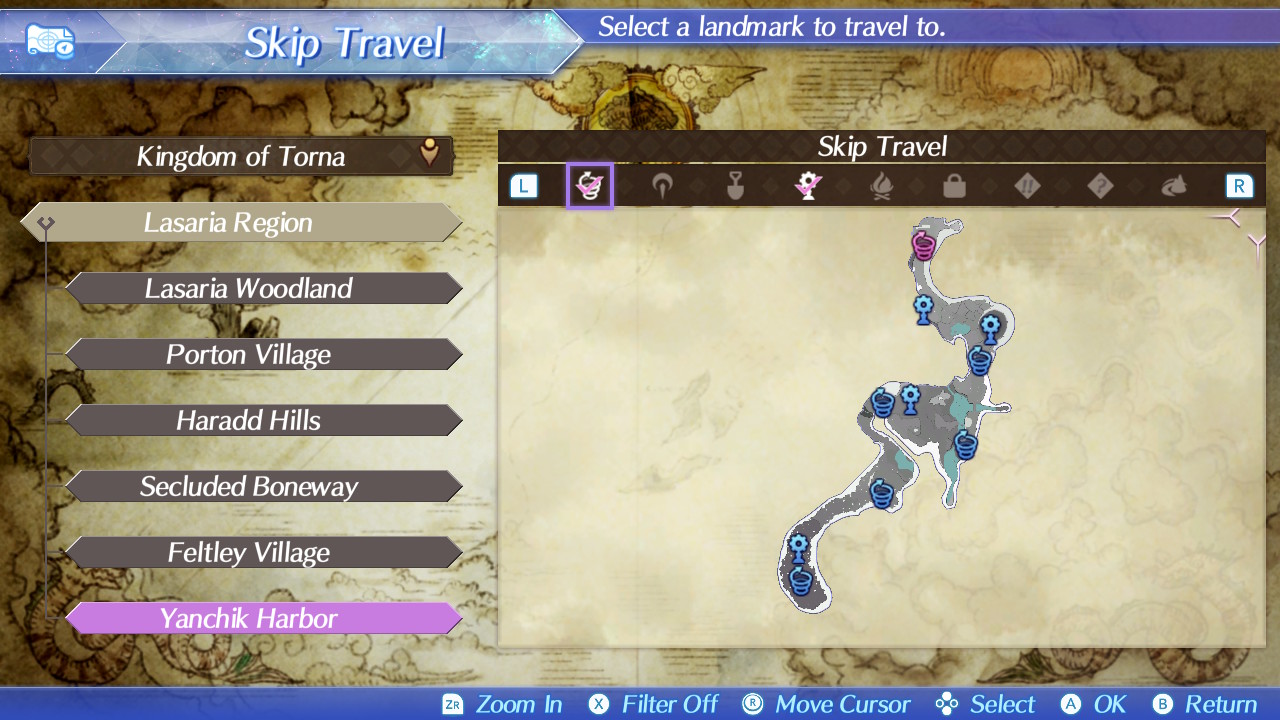
Task: Enable the shop bag filter icon
Action: (954, 186)
